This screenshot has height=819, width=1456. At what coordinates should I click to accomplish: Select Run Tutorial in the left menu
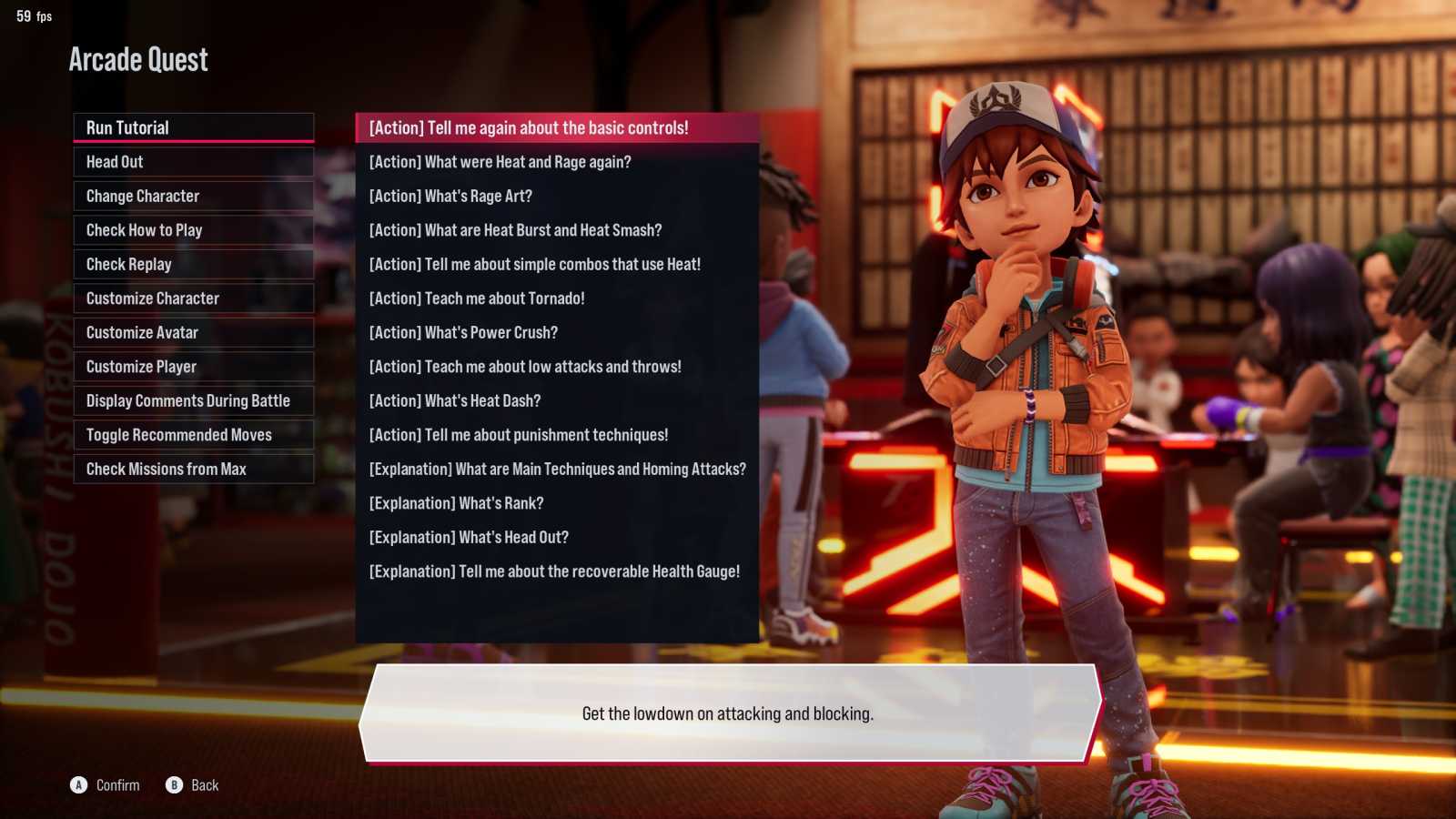tap(193, 127)
